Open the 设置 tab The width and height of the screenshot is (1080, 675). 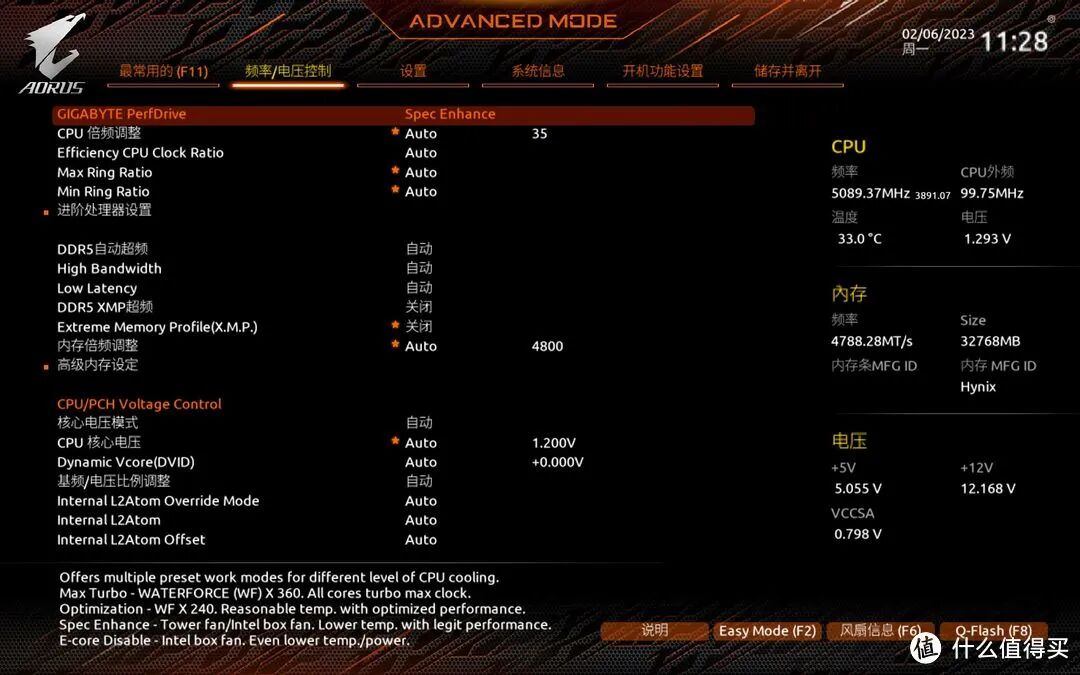tap(413, 71)
